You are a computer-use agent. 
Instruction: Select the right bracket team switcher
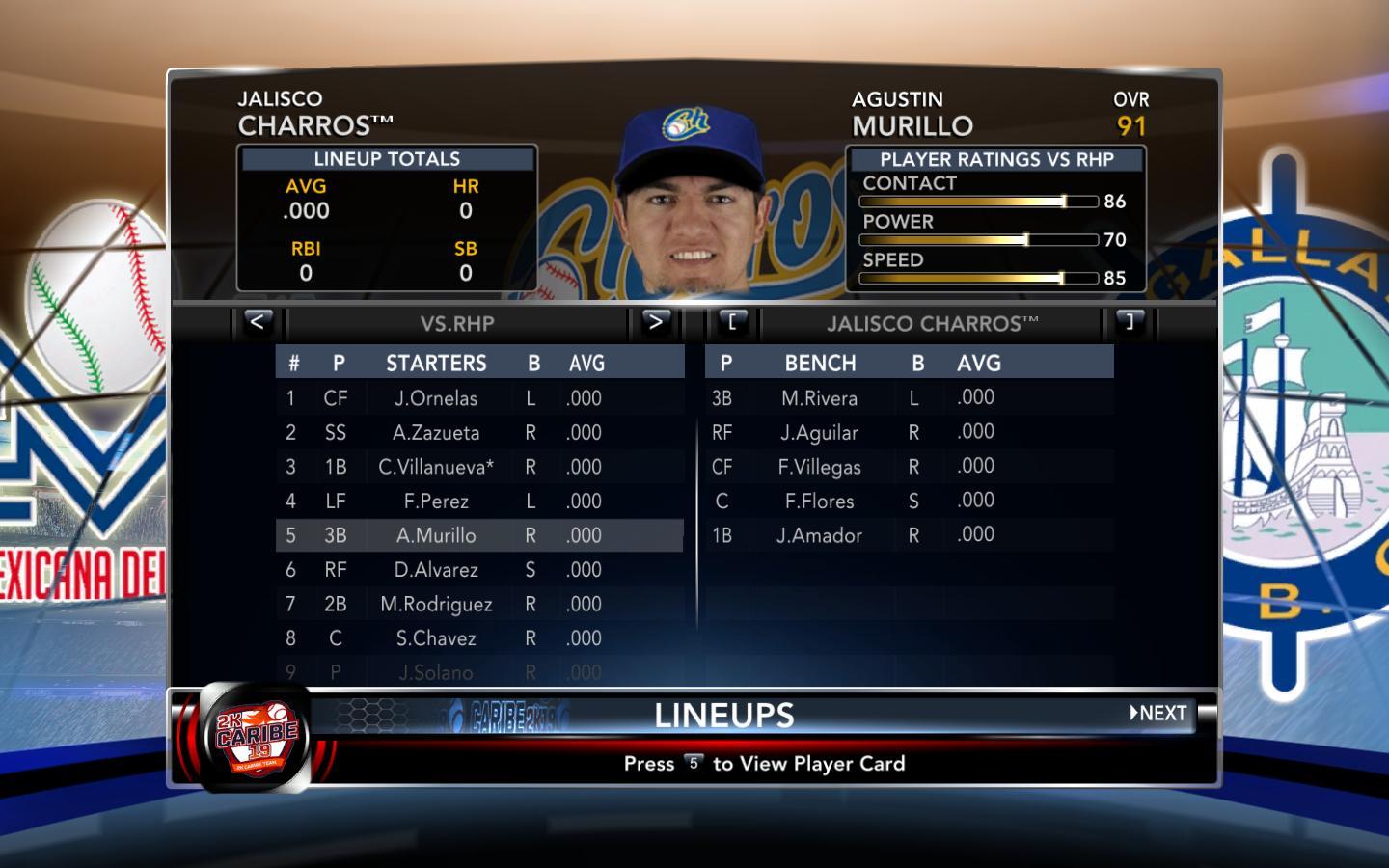pyautogui.click(x=1129, y=322)
